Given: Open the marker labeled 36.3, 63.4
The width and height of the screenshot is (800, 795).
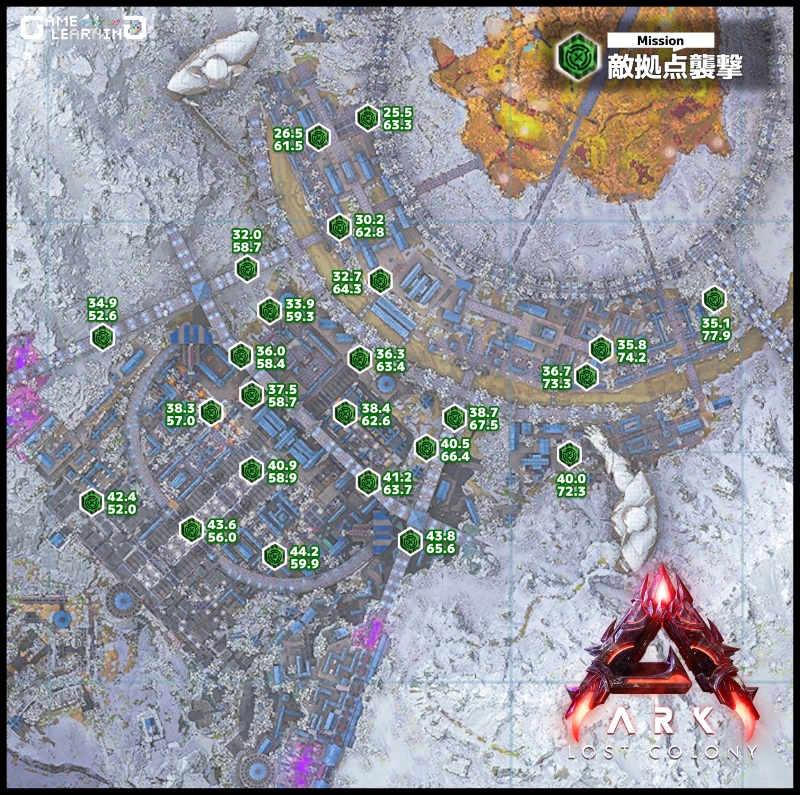Looking at the screenshot, I should click(359, 358).
